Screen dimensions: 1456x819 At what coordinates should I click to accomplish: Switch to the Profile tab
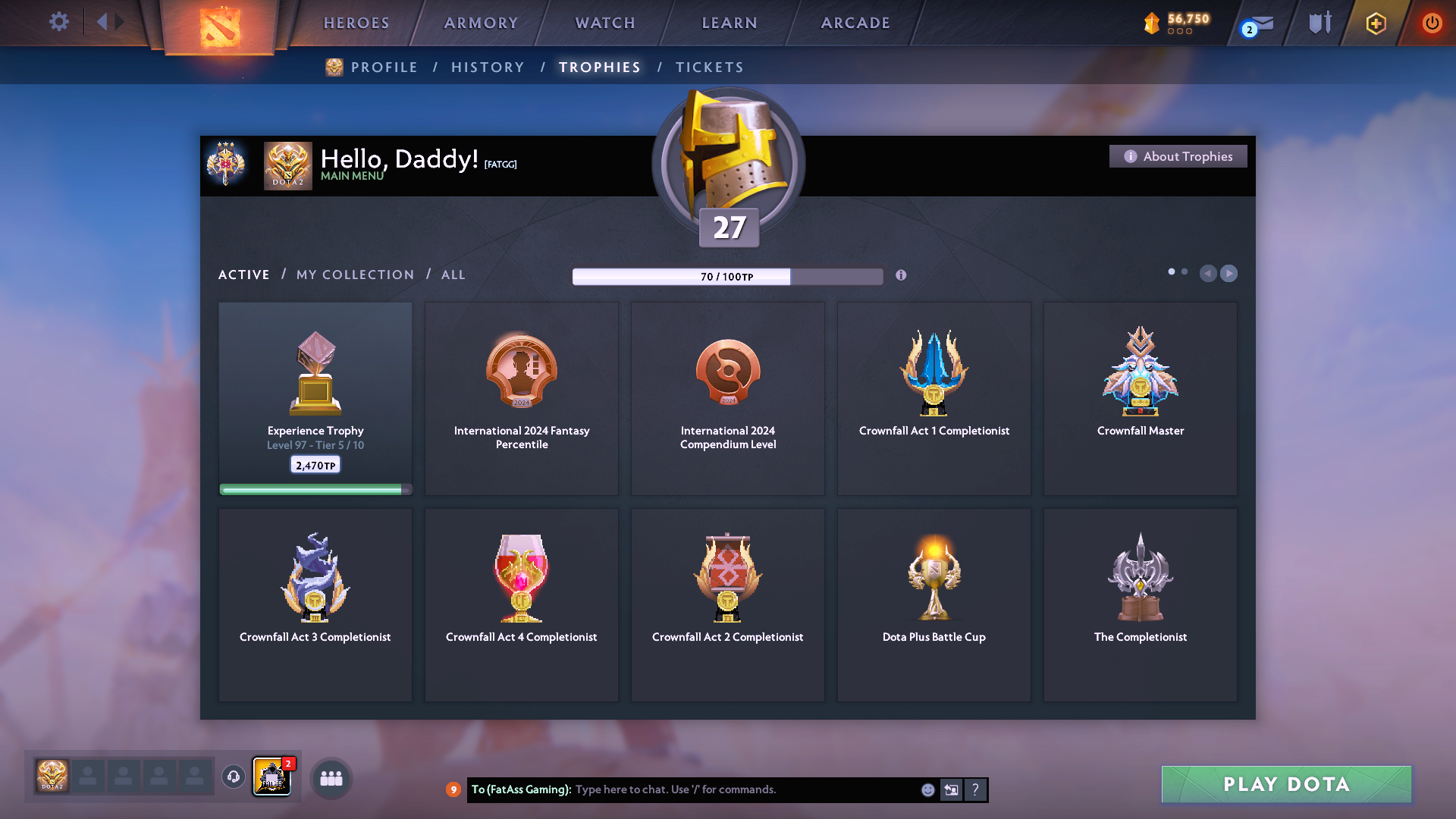384,67
